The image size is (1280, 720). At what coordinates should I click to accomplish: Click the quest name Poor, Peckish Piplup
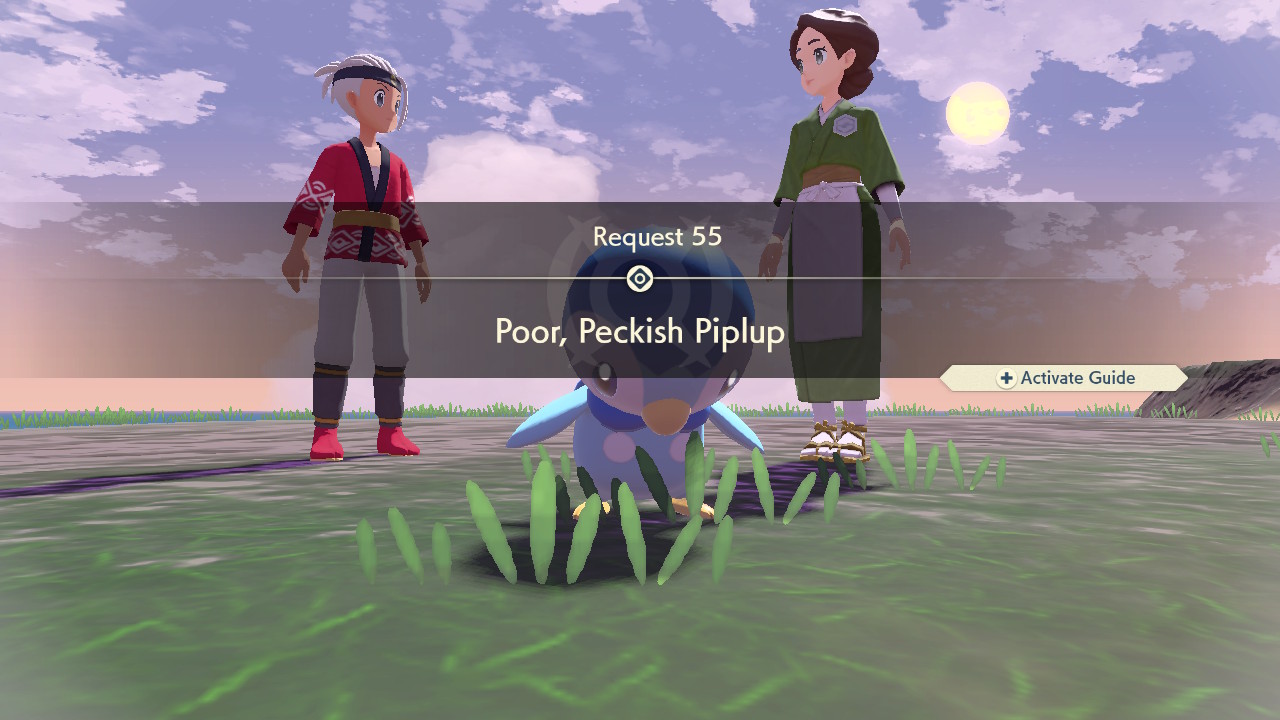pyautogui.click(x=640, y=331)
